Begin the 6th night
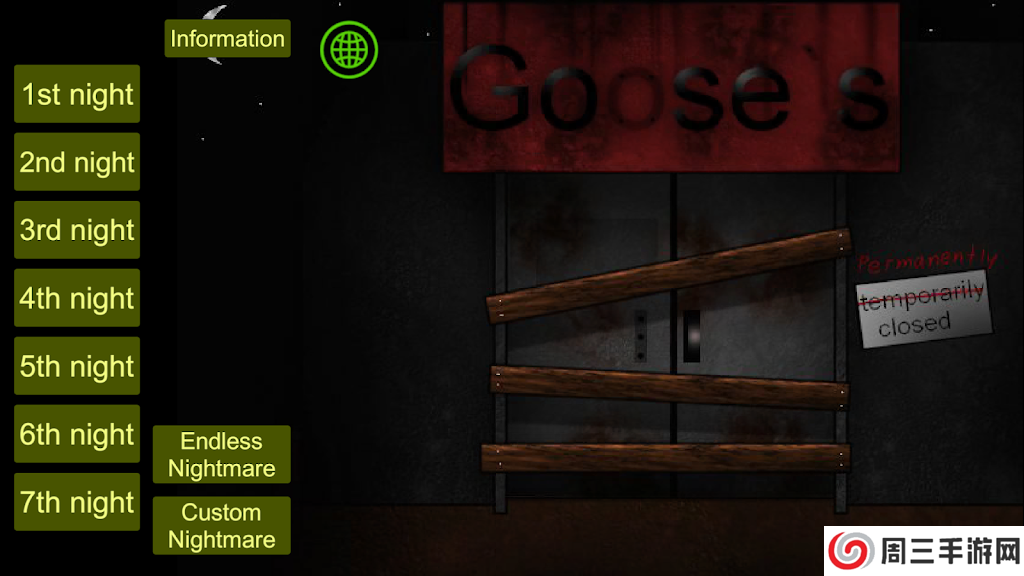This screenshot has width=1024, height=576. 77,434
